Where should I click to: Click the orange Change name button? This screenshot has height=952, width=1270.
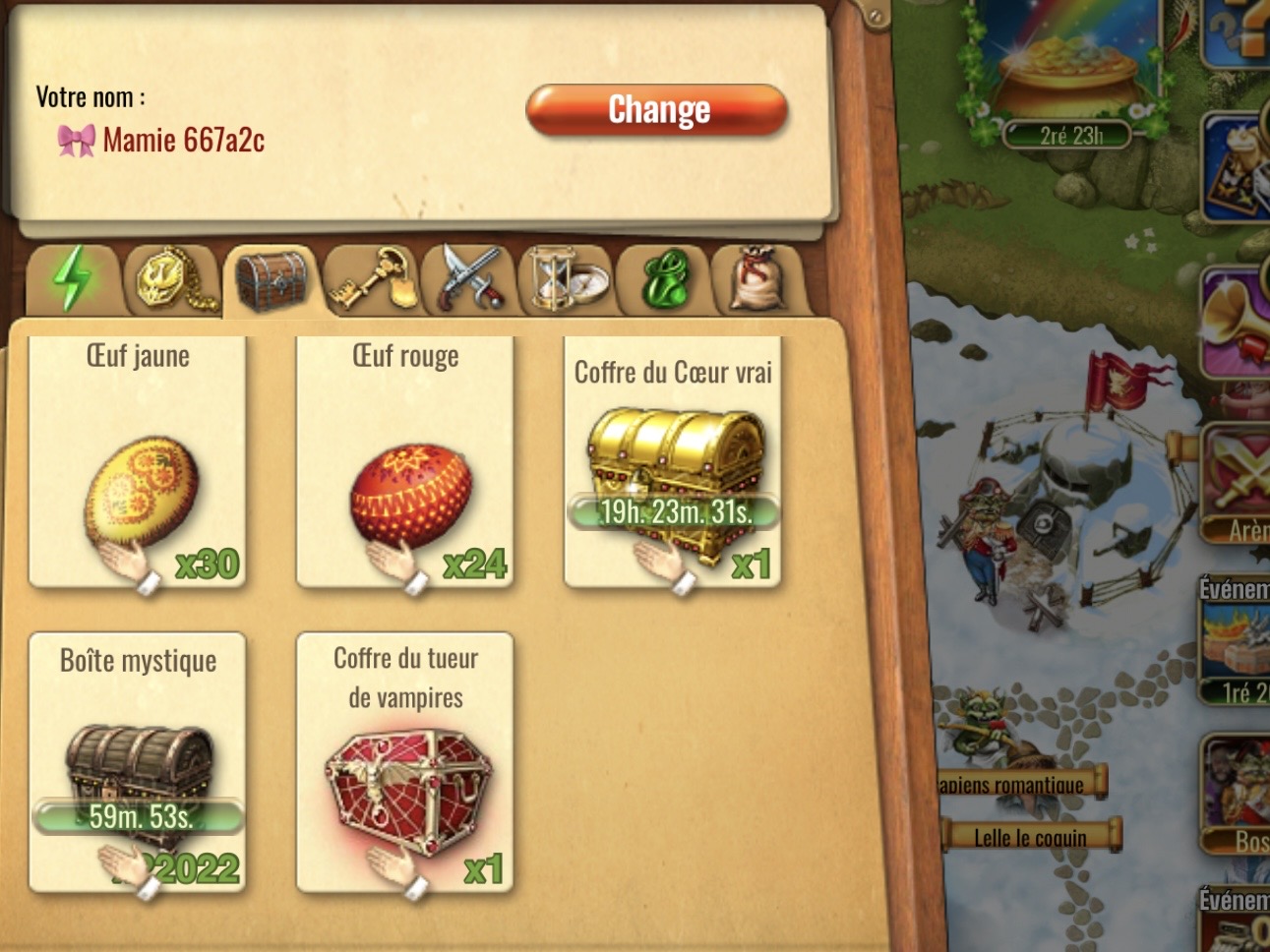(657, 109)
